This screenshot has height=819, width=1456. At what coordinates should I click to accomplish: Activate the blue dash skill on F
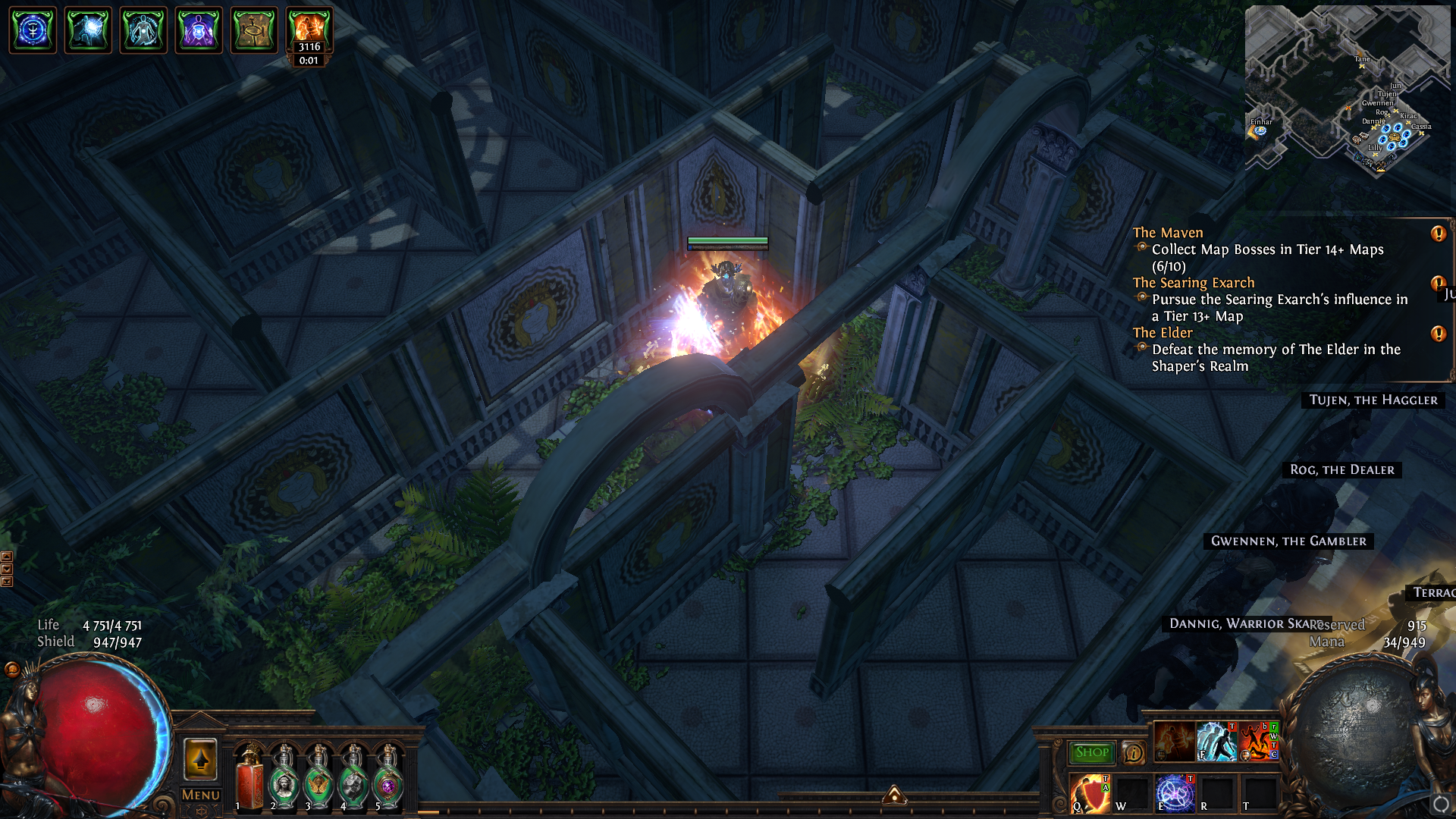pos(1216,741)
